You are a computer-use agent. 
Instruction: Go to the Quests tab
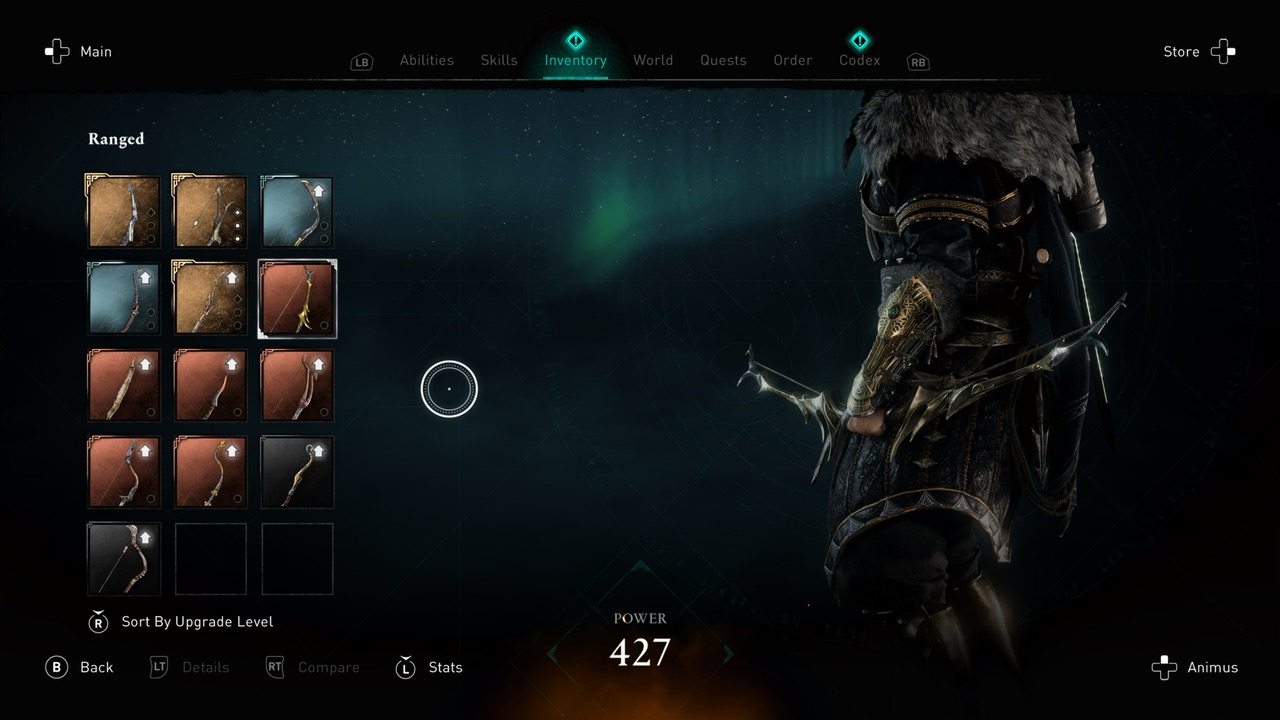click(723, 60)
